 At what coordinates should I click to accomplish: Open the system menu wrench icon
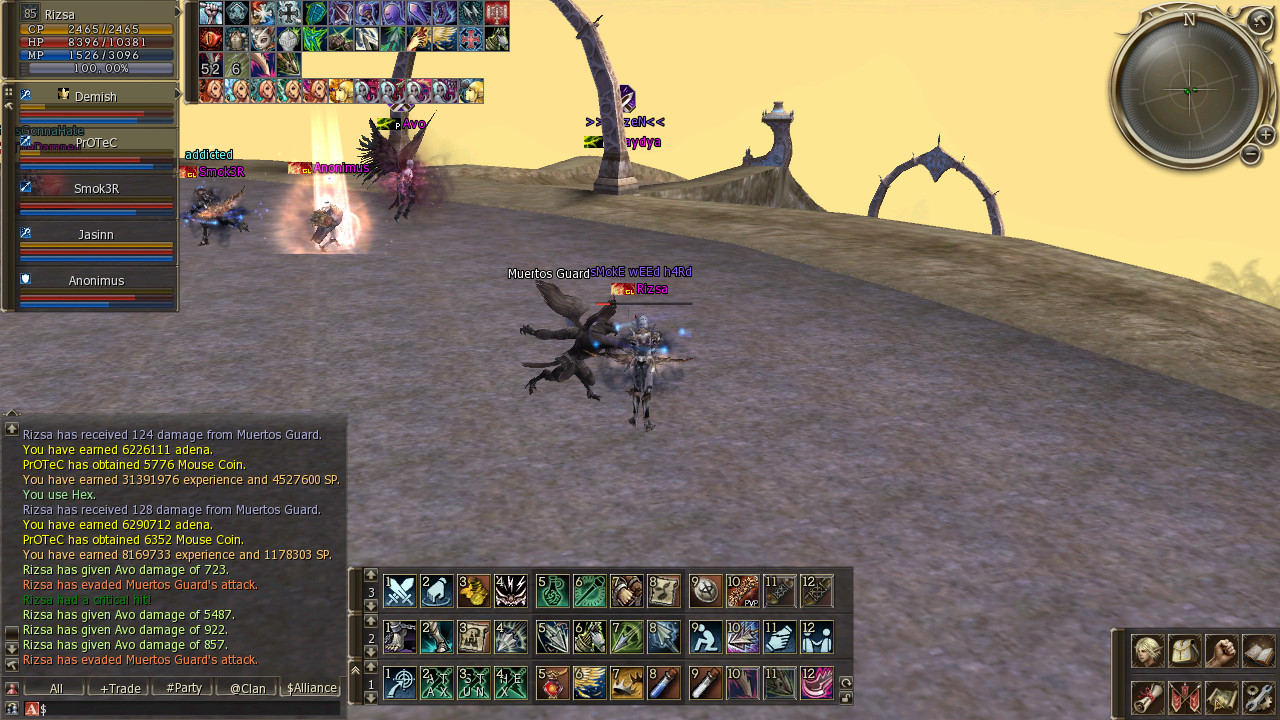tap(1259, 697)
